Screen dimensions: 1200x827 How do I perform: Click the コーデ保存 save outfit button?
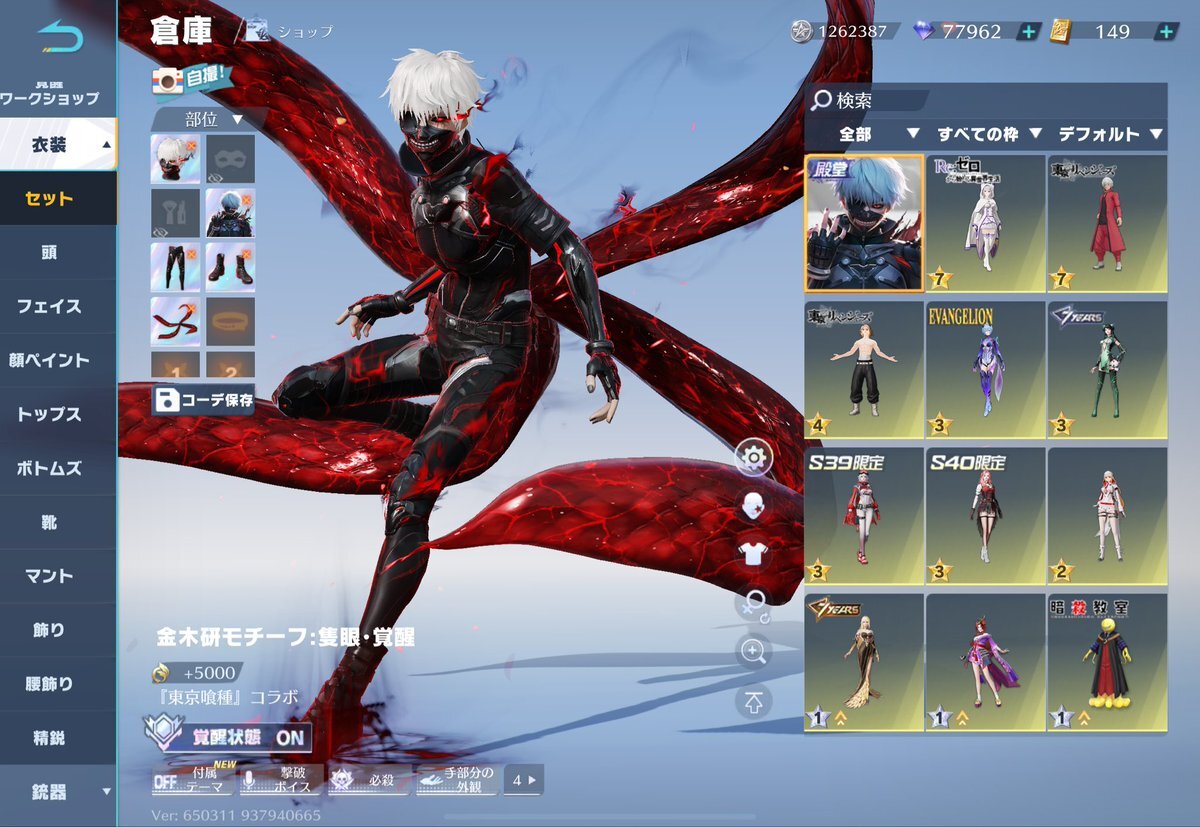pyautogui.click(x=204, y=401)
